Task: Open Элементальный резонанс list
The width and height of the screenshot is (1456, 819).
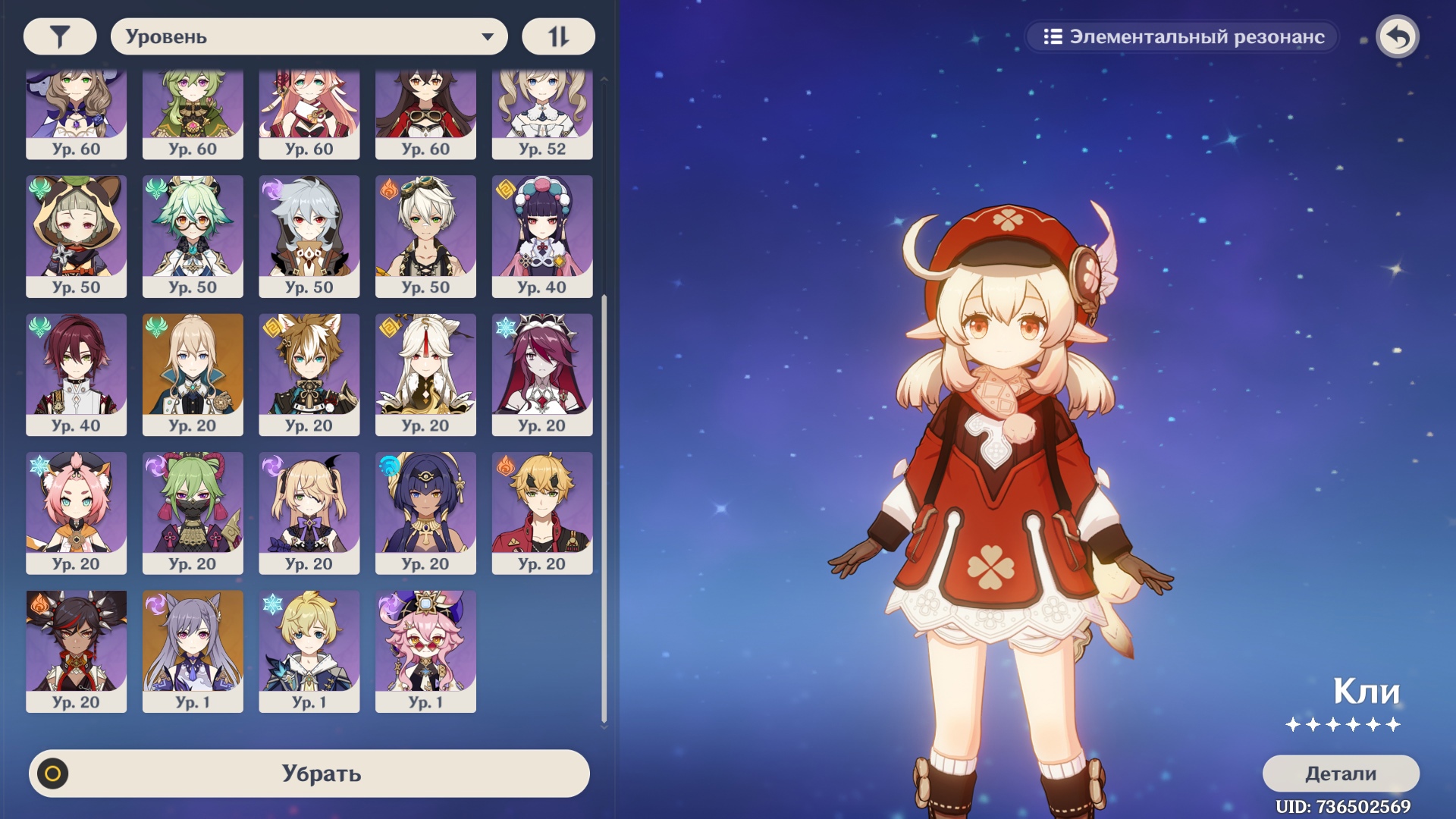Action: [x=1182, y=36]
